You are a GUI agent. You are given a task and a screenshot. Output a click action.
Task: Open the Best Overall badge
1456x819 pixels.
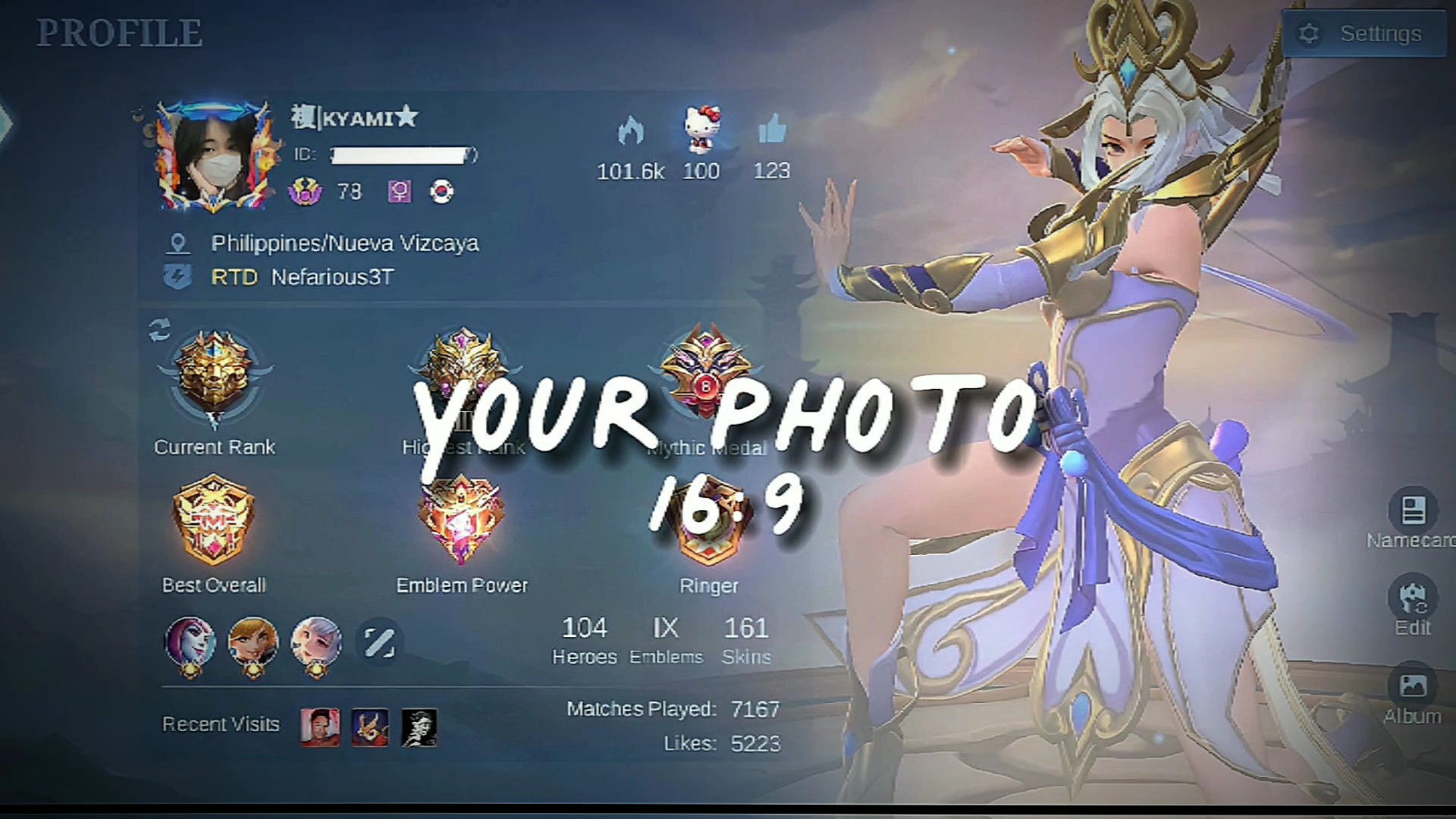click(214, 522)
